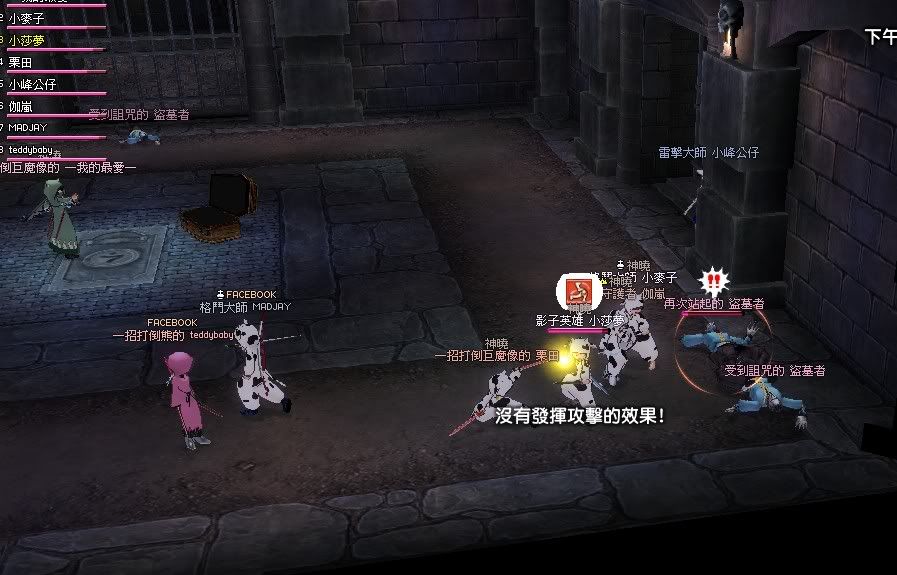Select party member 小麥子 in party list
The image size is (897, 575).
(x=27, y=18)
